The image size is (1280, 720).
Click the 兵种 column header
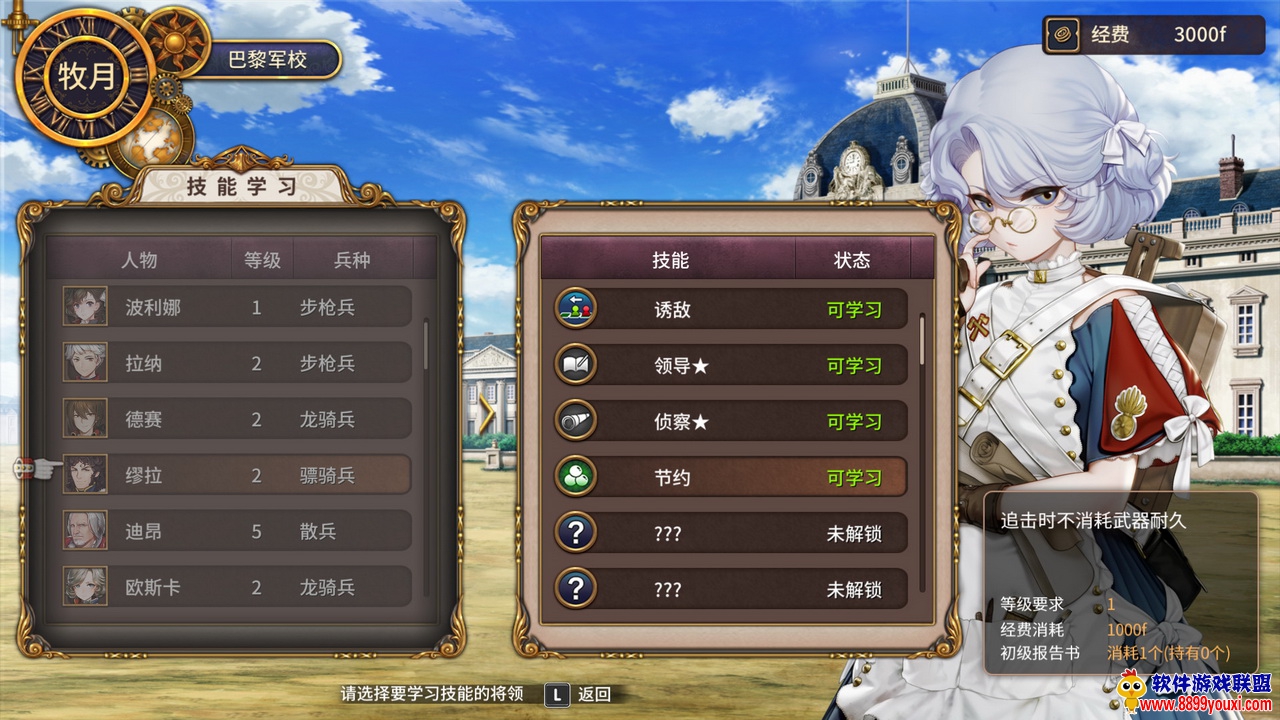(352, 260)
